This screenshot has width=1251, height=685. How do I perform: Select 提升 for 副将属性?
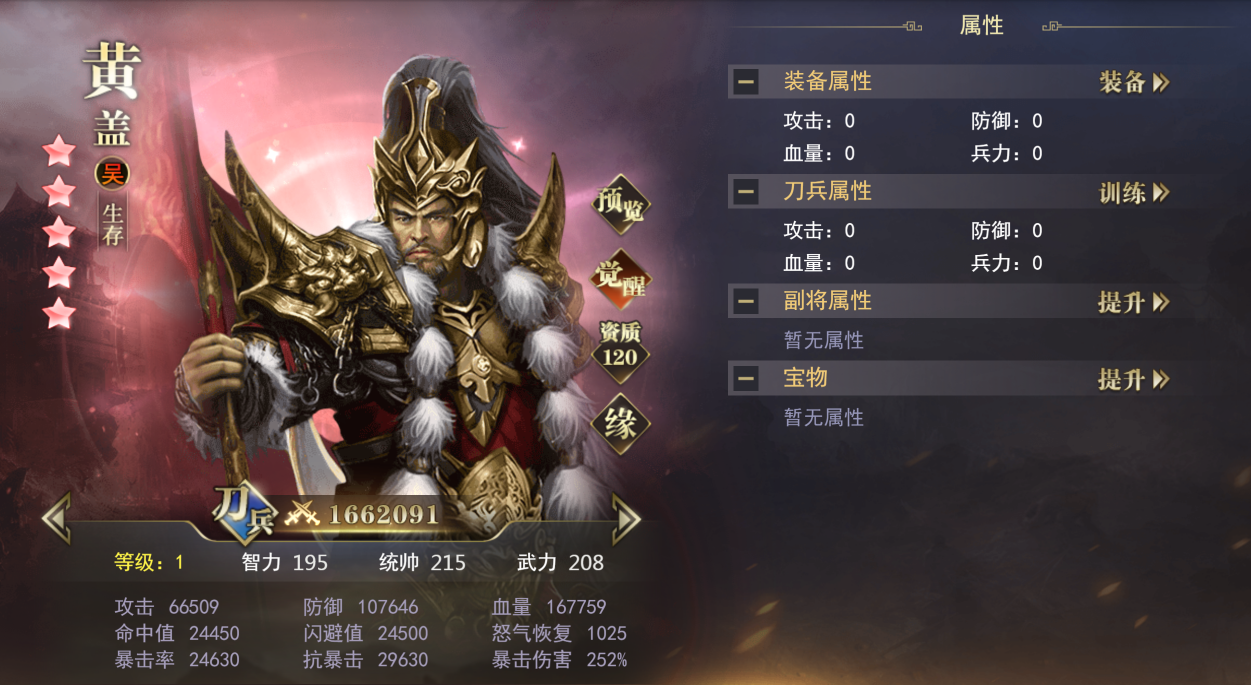pyautogui.click(x=1134, y=301)
